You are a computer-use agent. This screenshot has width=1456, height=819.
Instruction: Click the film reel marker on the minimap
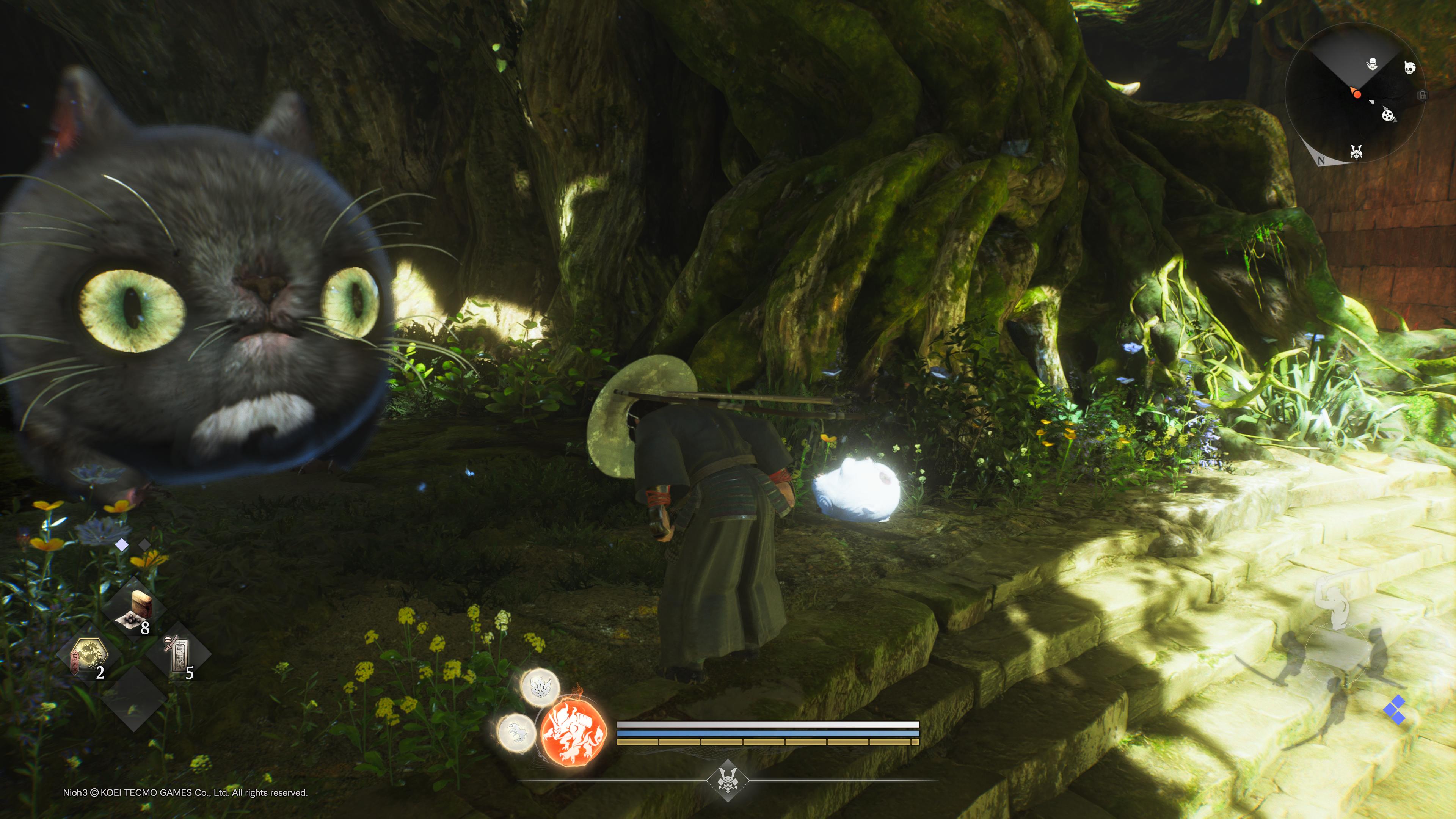pyautogui.click(x=1388, y=116)
